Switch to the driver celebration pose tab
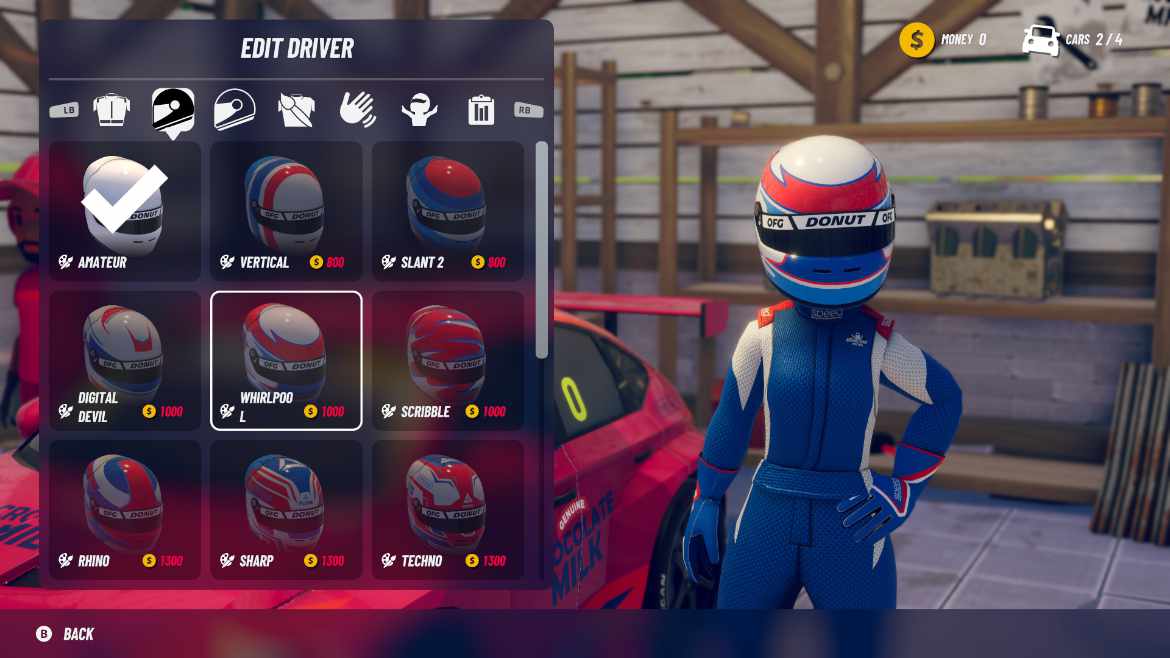1170x658 pixels. (x=419, y=109)
